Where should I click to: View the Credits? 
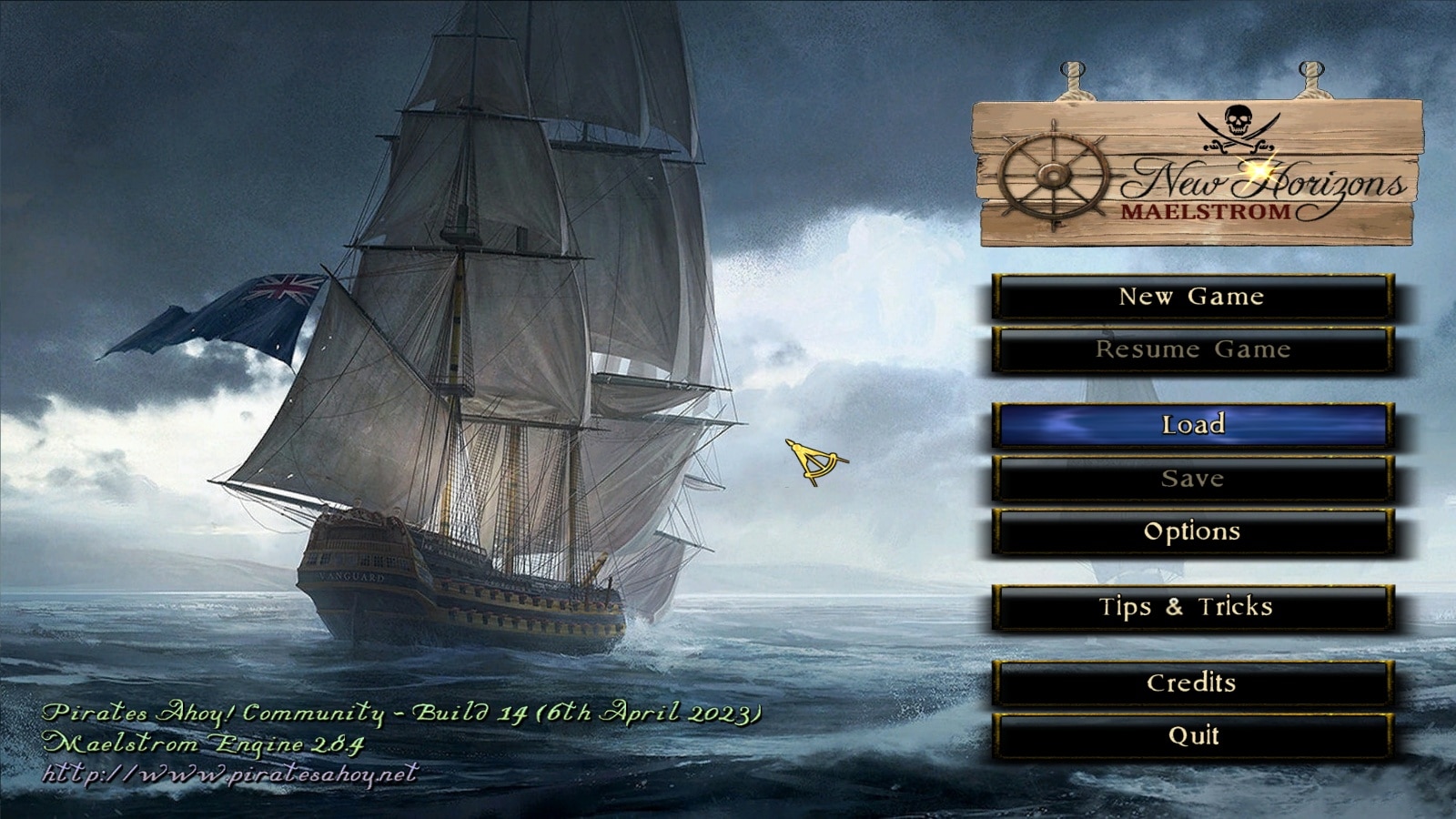(1192, 683)
